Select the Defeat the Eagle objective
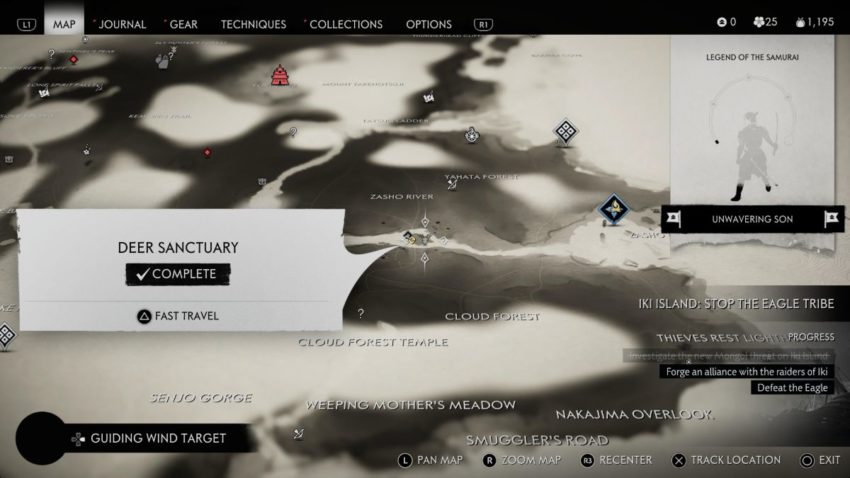The height and width of the screenshot is (478, 850). [x=793, y=388]
